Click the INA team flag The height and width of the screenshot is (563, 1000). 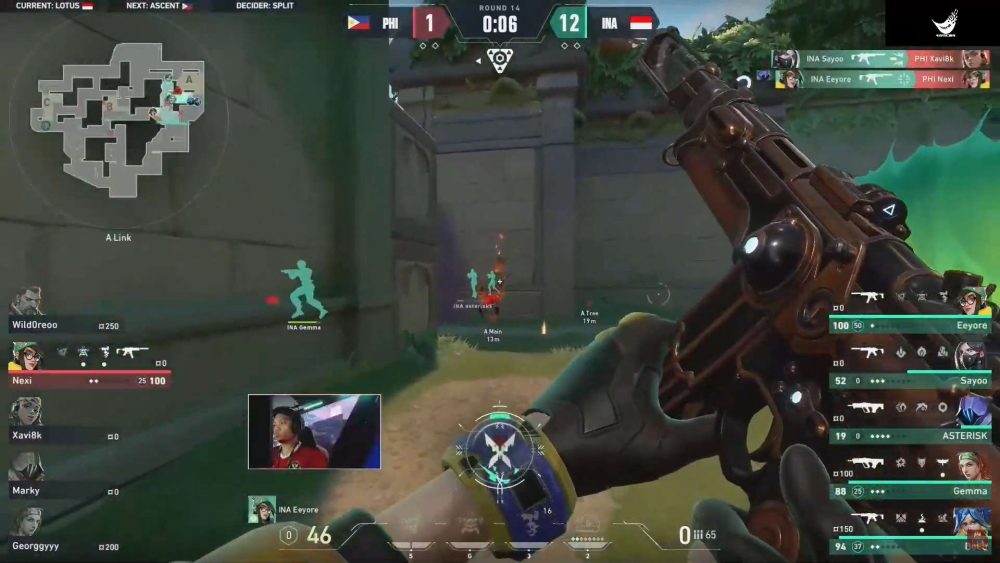(x=641, y=22)
